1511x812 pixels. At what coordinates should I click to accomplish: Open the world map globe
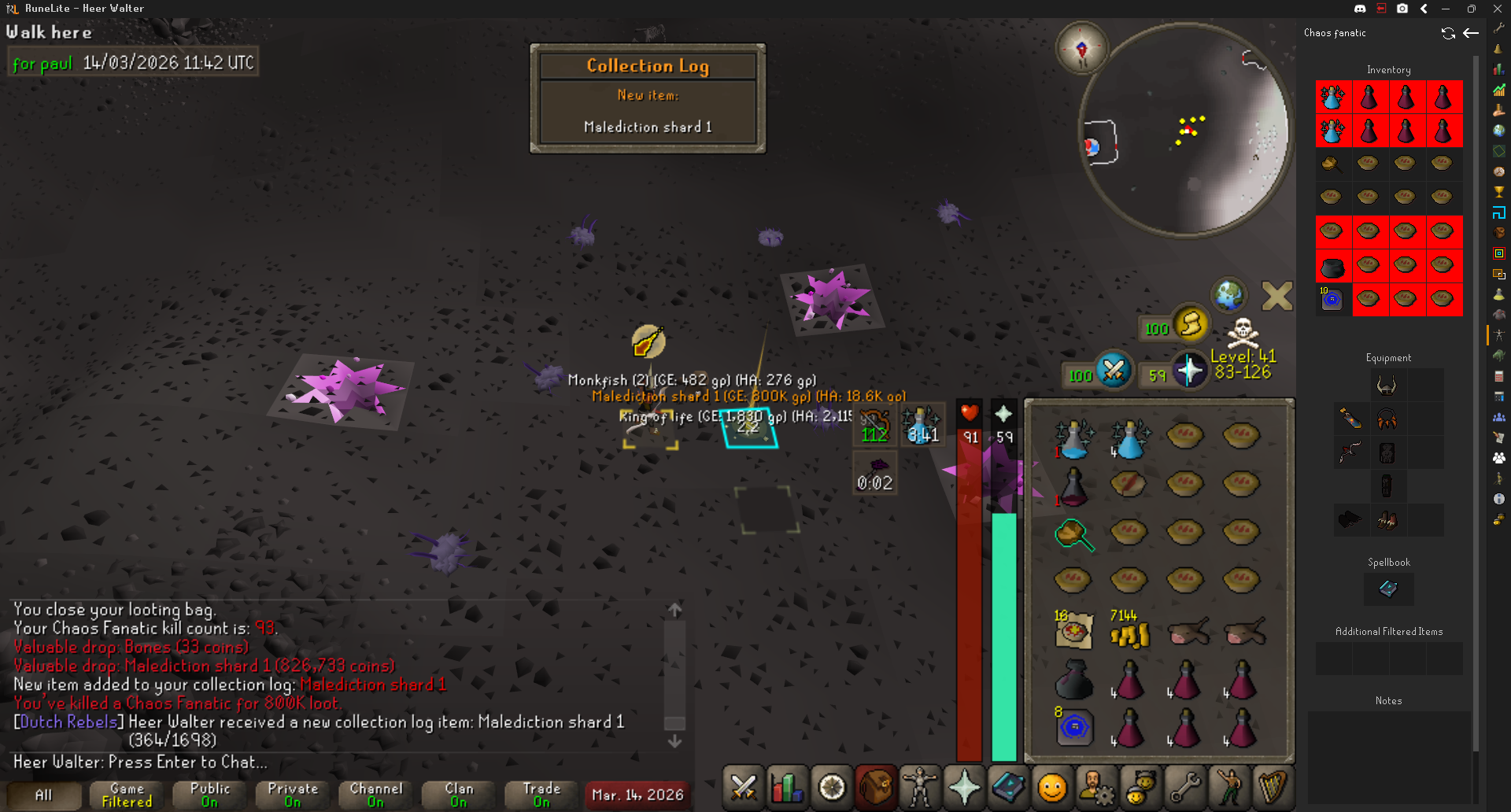pyautogui.click(x=1228, y=296)
